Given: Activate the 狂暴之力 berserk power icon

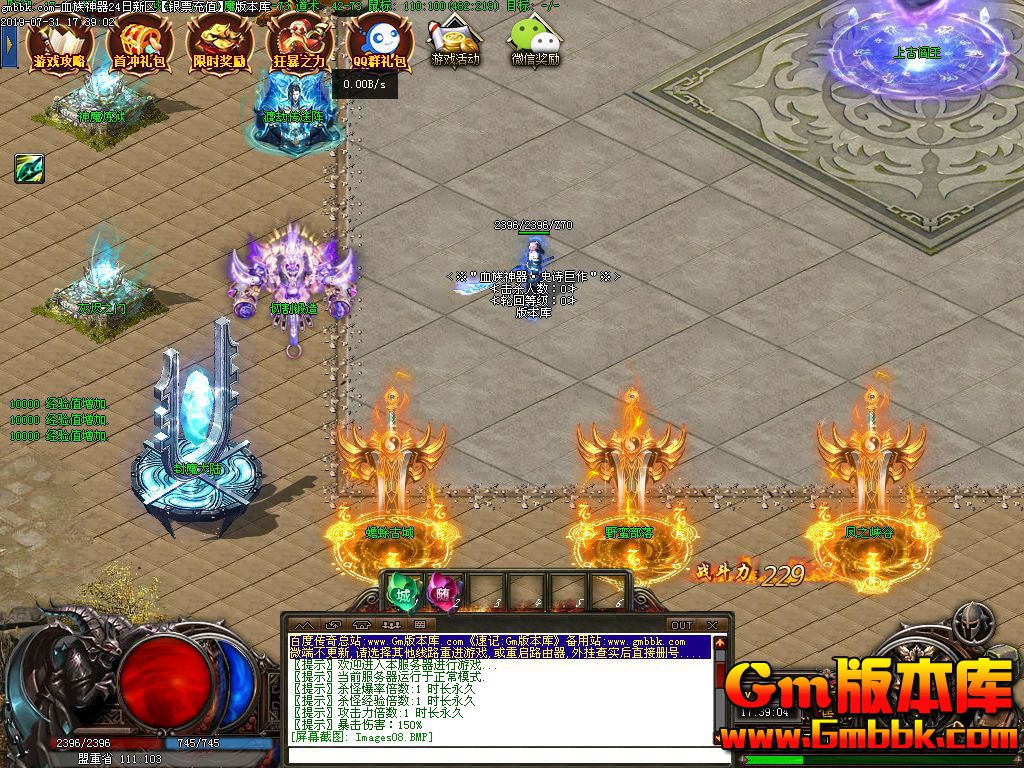Looking at the screenshot, I should pos(299,45).
